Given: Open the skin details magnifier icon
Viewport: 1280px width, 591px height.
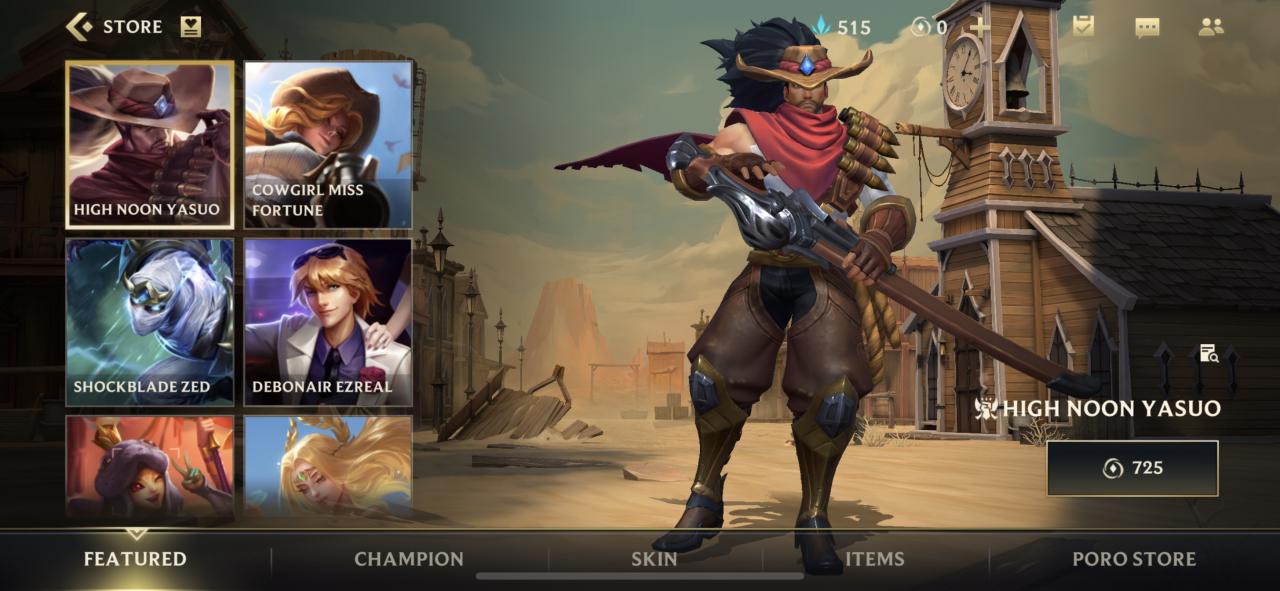Looking at the screenshot, I should point(1208,353).
